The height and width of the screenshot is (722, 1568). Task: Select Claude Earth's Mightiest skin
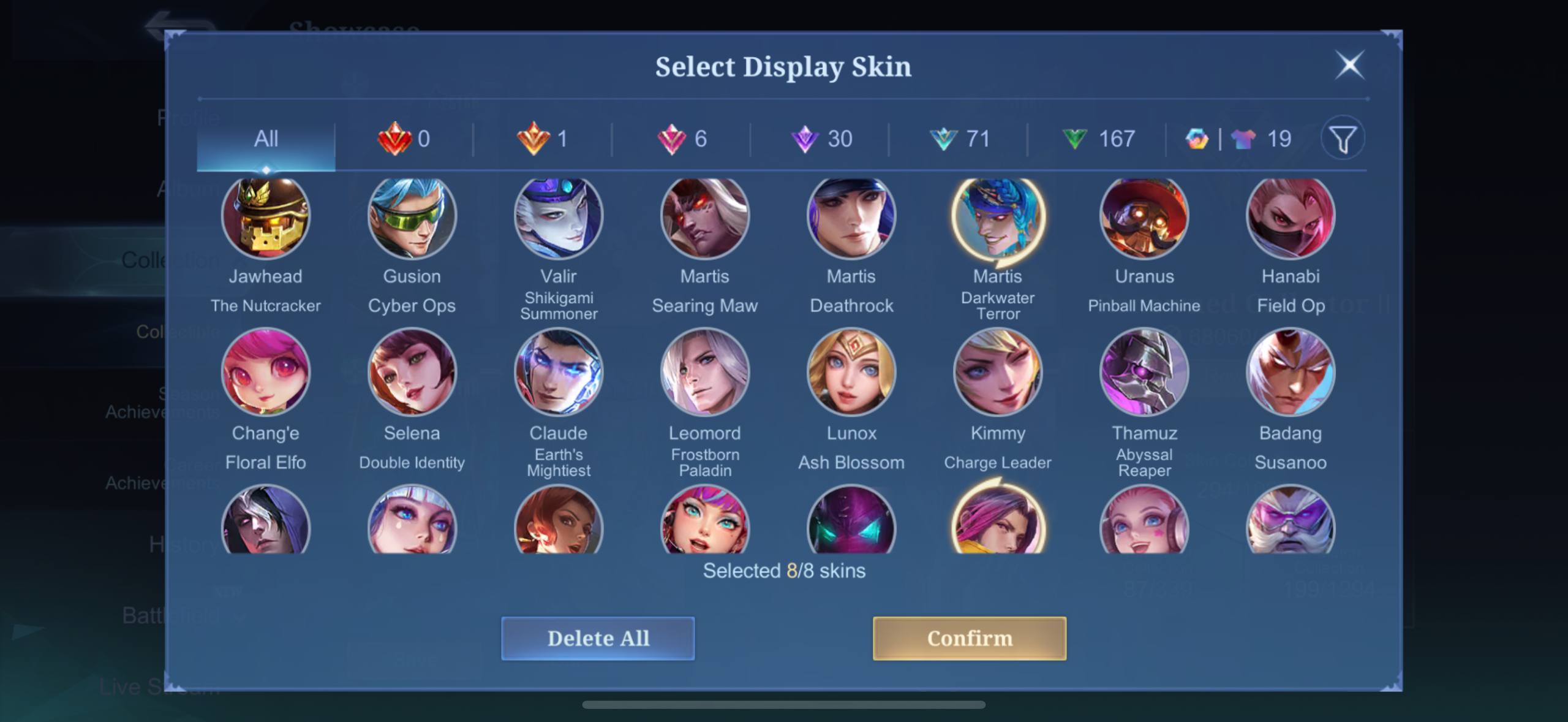pos(558,371)
